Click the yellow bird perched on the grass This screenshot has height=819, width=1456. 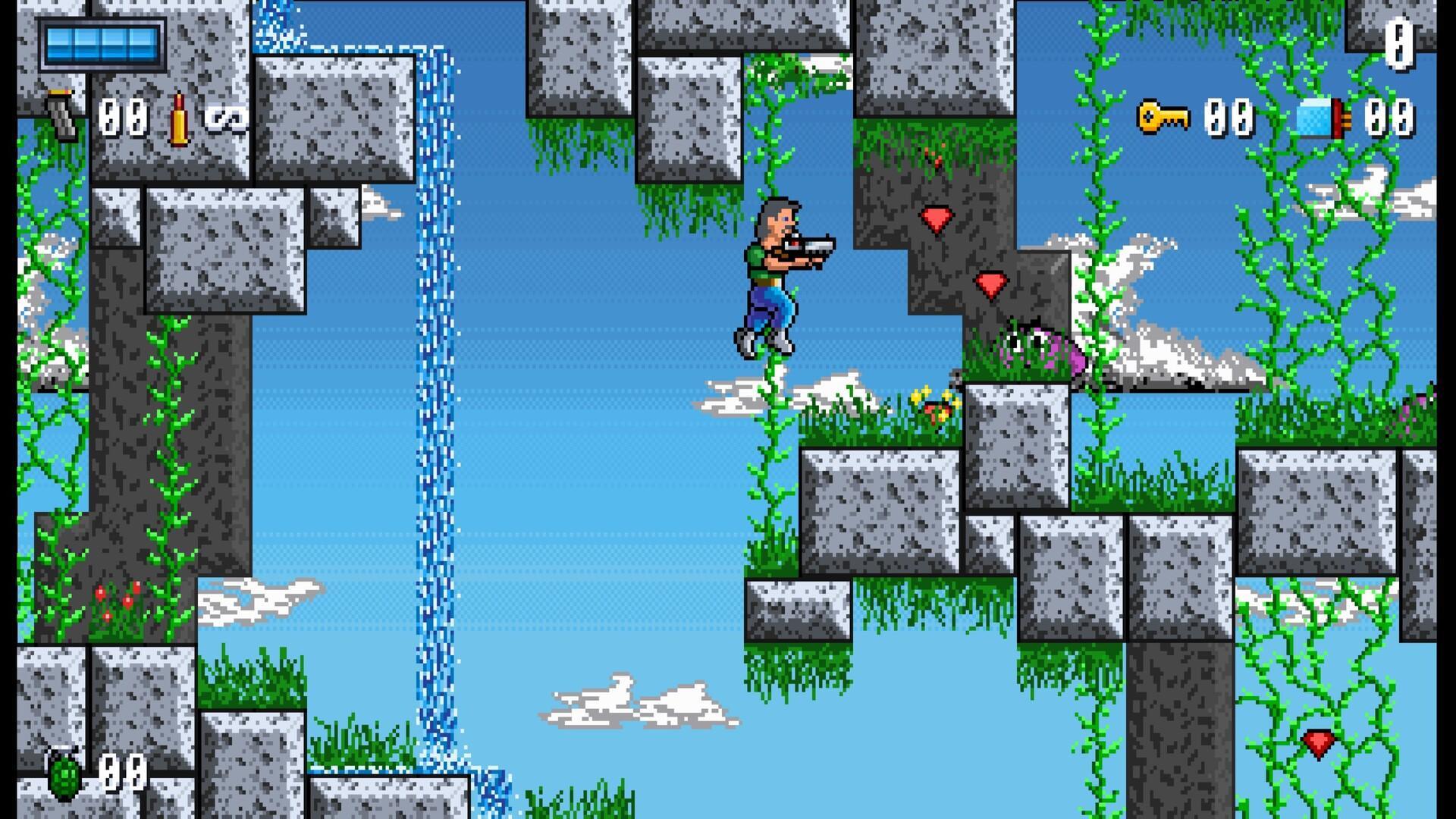[934, 403]
